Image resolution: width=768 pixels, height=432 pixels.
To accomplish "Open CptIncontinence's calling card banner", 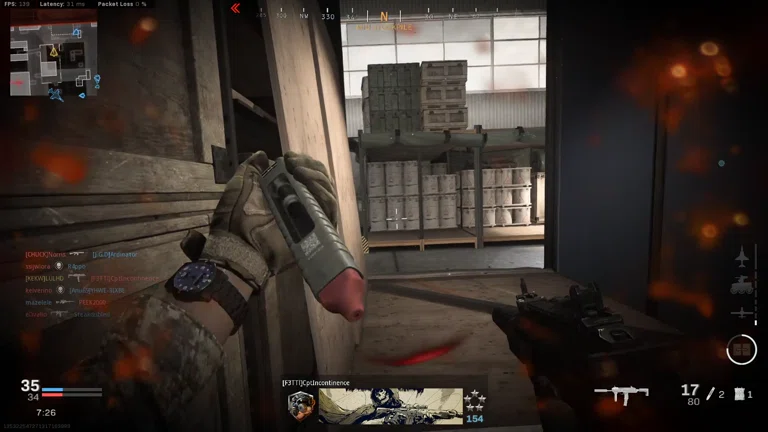I will pos(390,405).
